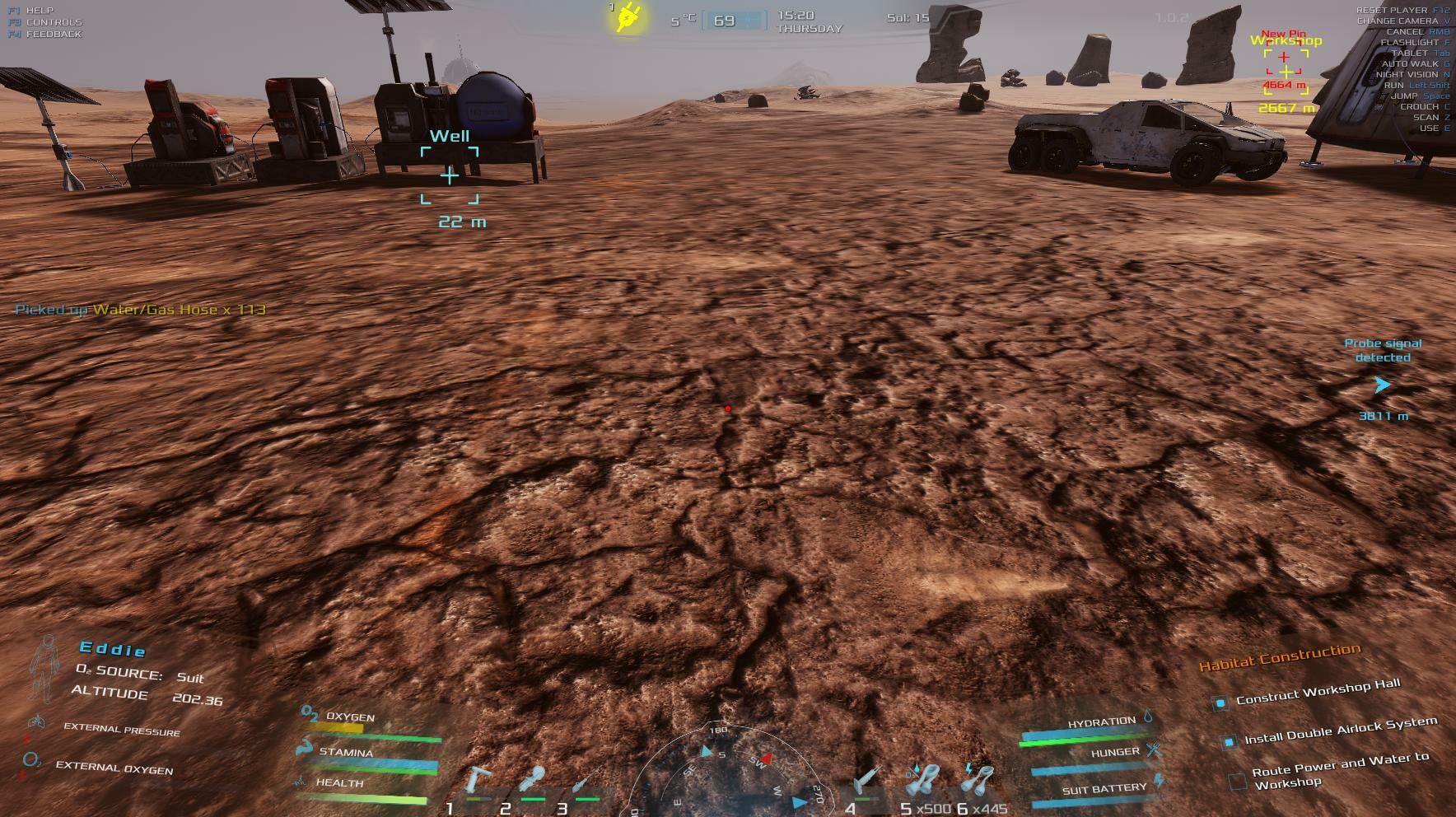Click the Route Power and Water objective

1340,771
